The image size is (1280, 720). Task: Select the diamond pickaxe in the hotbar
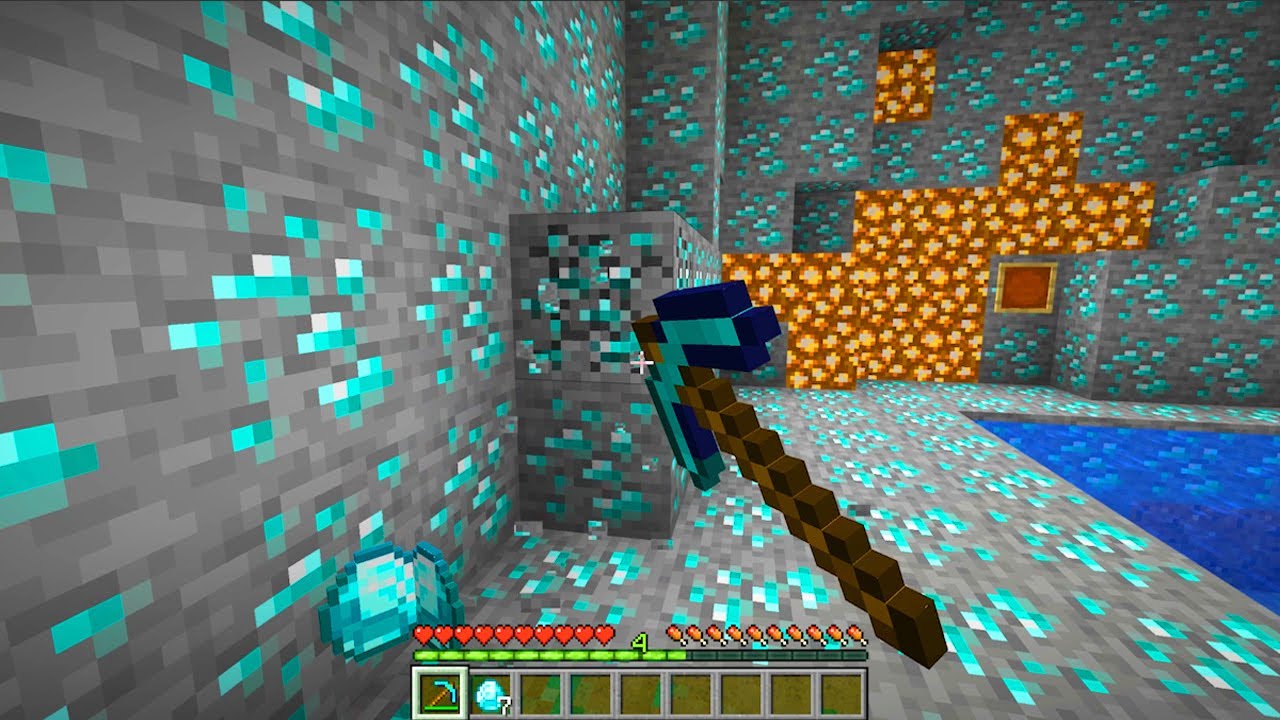point(440,695)
